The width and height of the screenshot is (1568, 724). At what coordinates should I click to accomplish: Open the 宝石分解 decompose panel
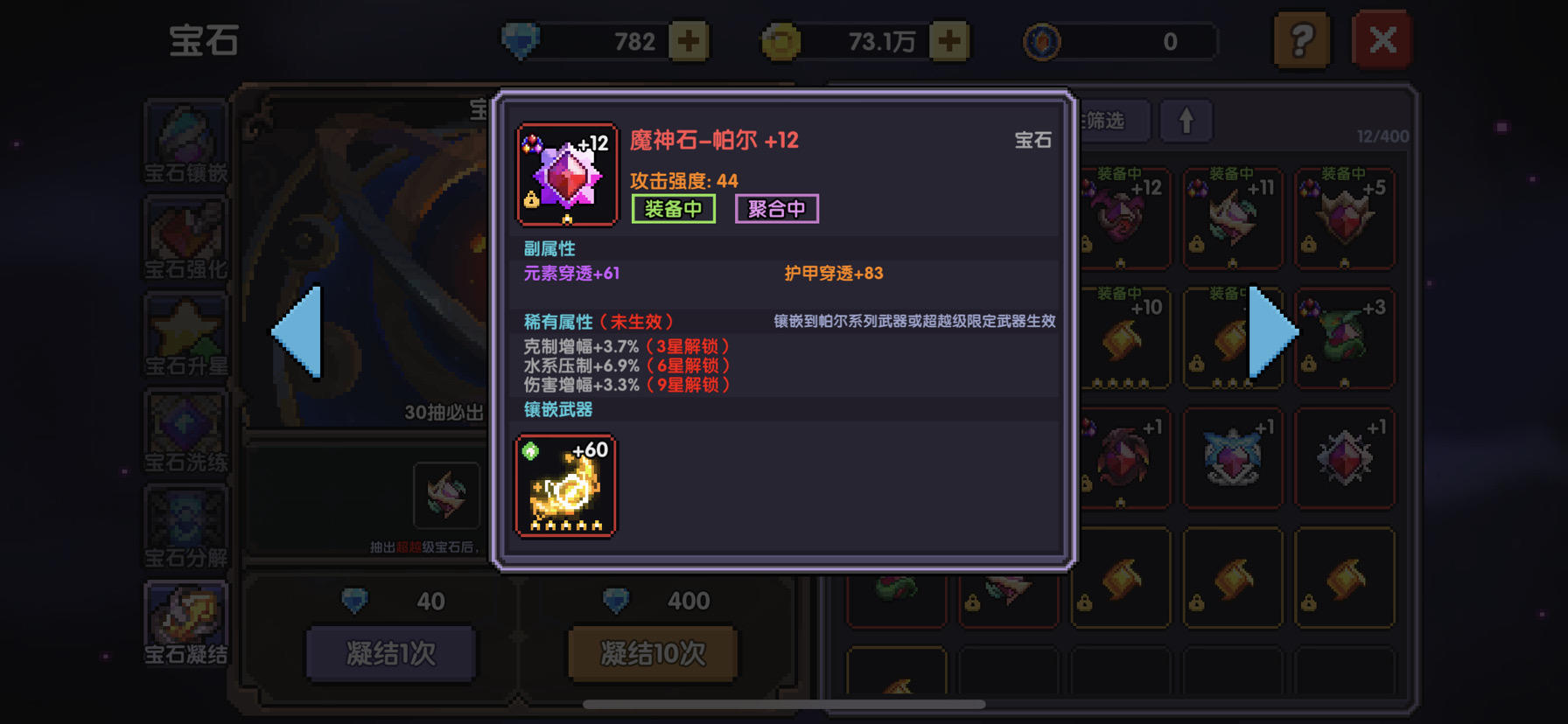coord(185,529)
